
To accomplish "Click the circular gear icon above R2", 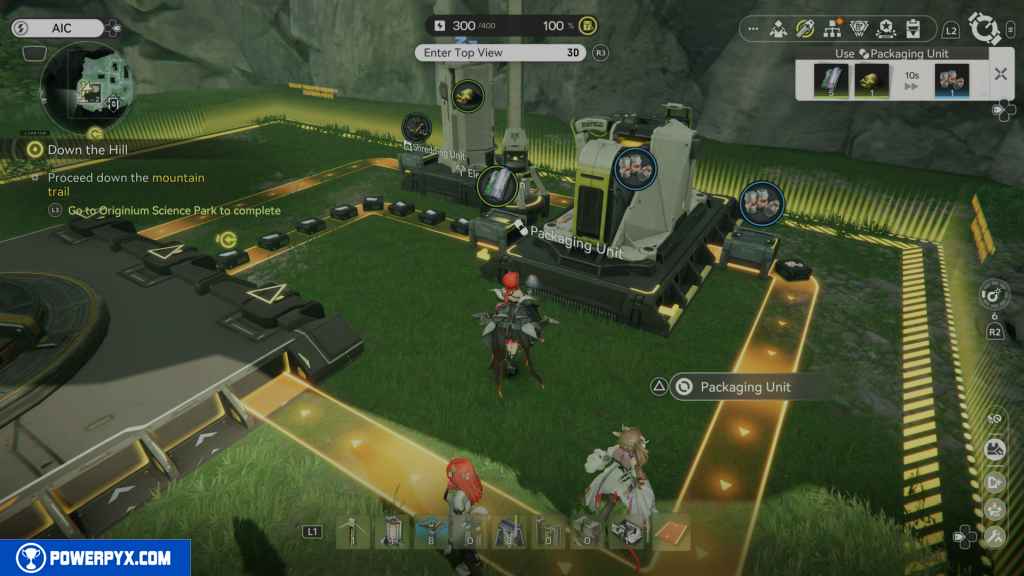I will coord(994,295).
